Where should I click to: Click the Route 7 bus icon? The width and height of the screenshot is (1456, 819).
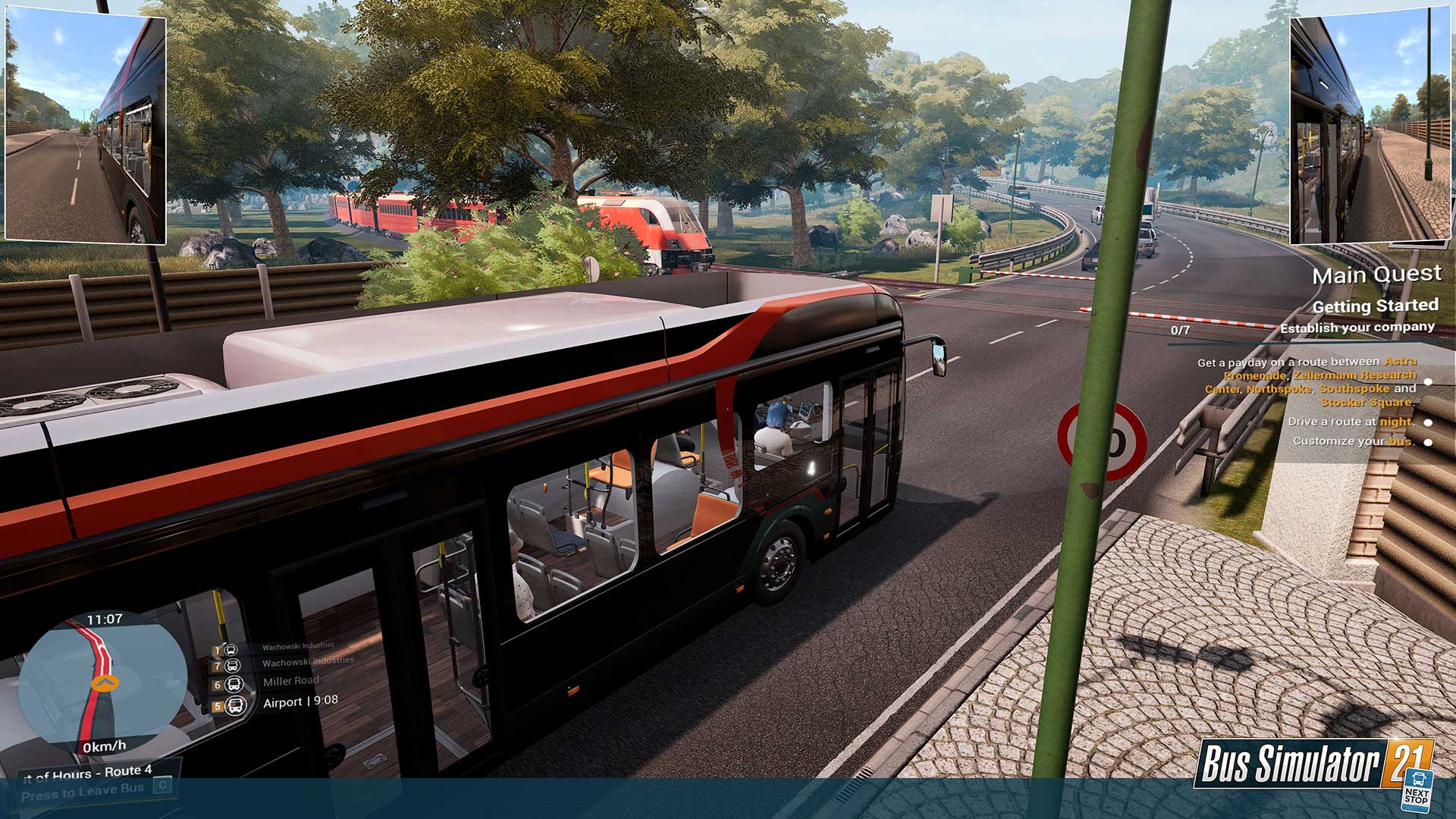click(233, 667)
